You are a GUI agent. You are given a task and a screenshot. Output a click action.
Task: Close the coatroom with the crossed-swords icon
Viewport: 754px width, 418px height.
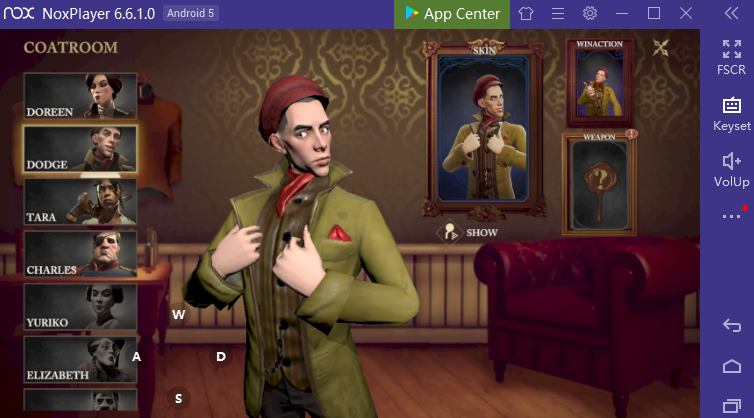point(662,47)
